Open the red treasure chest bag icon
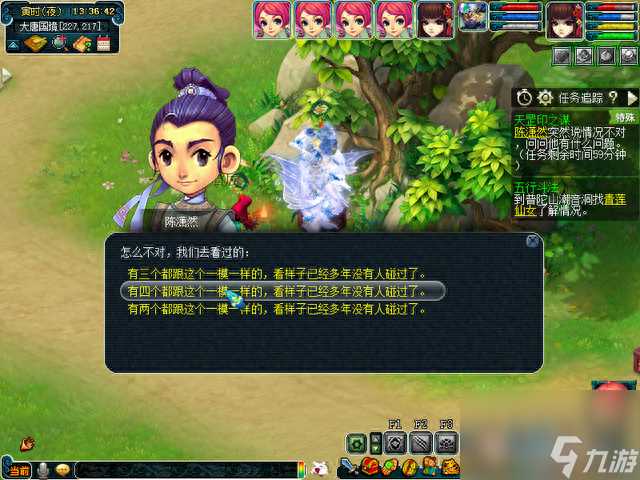Image resolution: width=640 pixels, height=480 pixels. [371, 466]
